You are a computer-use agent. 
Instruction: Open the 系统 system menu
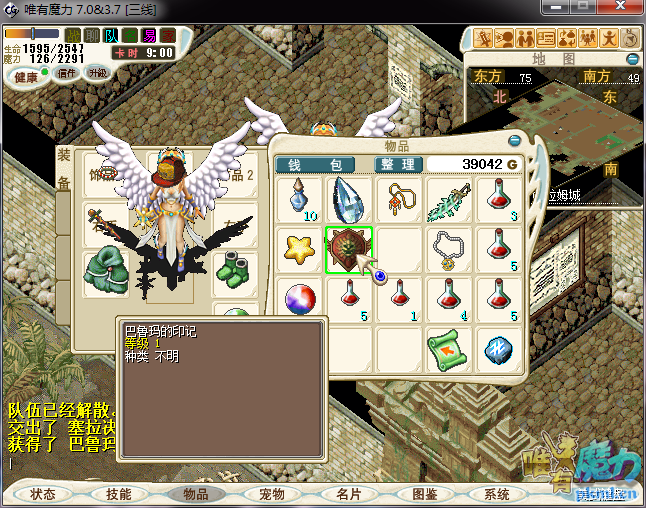497,494
